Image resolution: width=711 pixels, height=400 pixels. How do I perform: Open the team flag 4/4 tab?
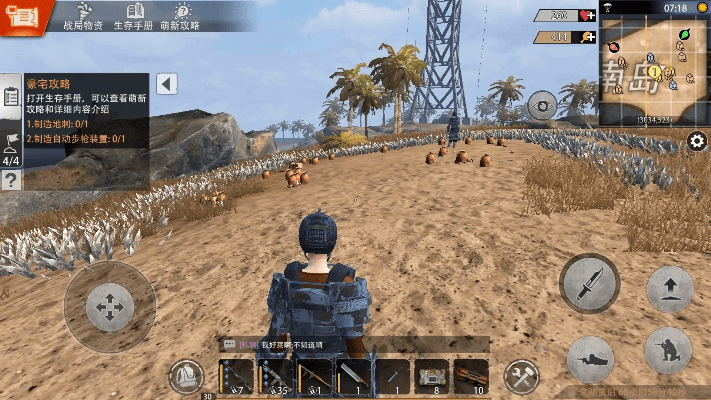pyautogui.click(x=11, y=147)
